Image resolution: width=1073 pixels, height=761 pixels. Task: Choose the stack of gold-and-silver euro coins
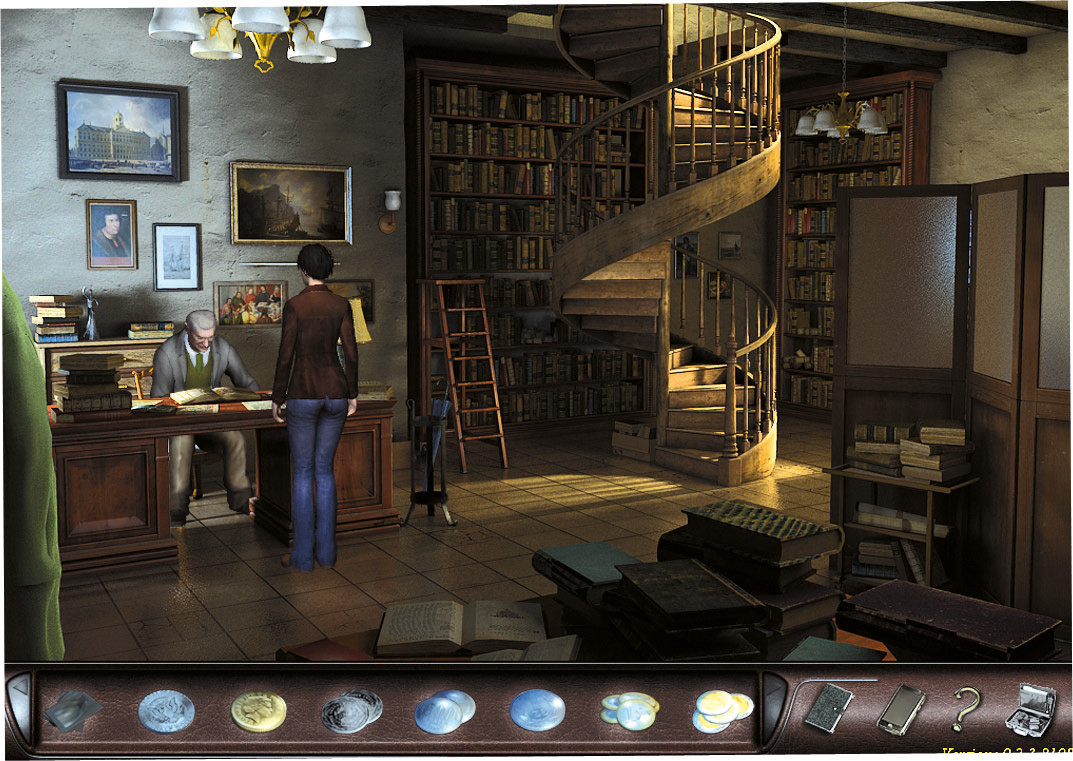722,710
